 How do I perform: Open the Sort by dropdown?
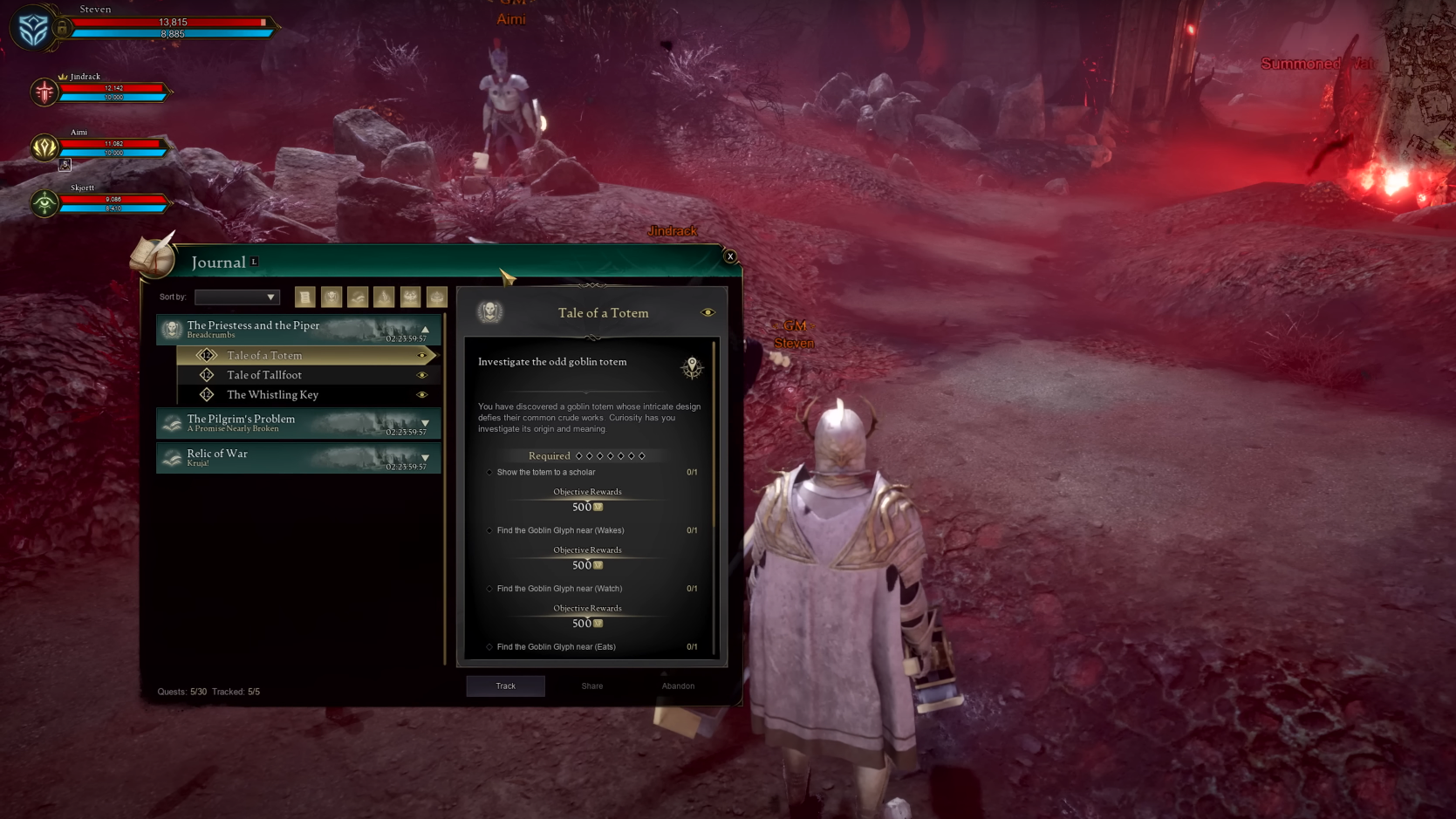[236, 297]
